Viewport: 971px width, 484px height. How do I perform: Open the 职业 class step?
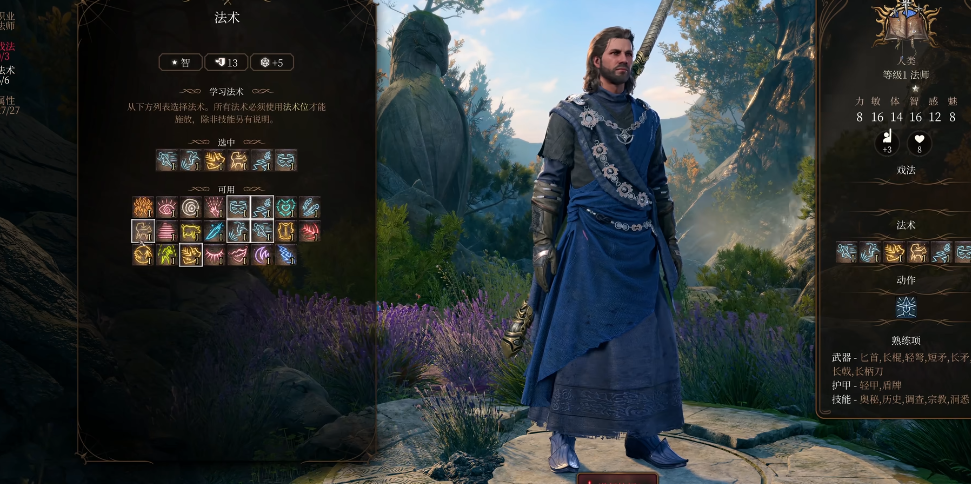tap(6, 19)
